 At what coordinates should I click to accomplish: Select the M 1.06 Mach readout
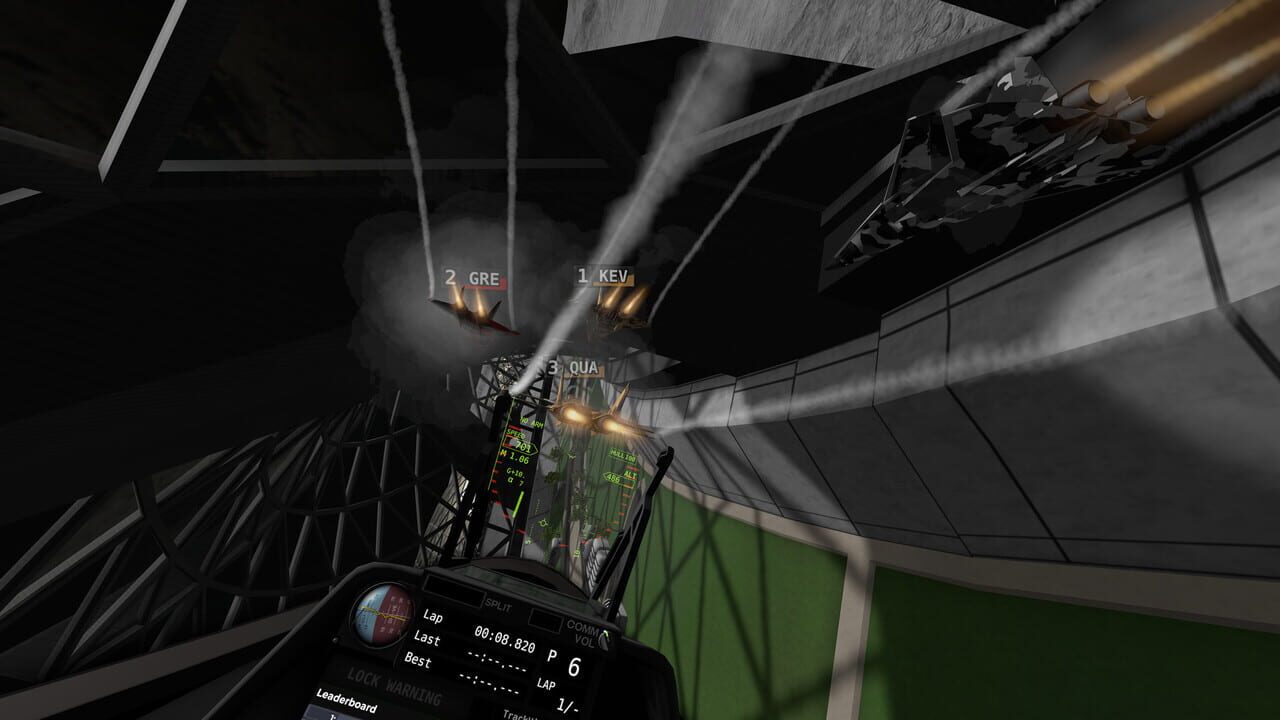click(516, 458)
